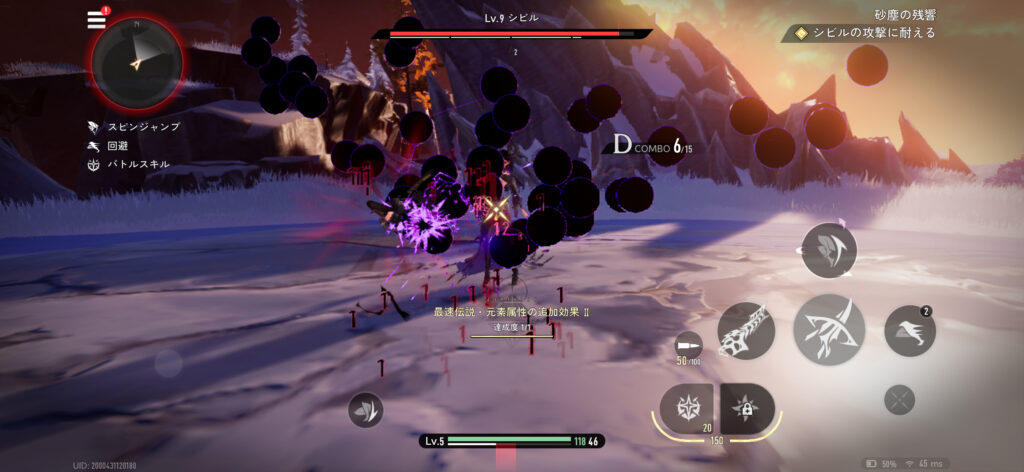The width and height of the screenshot is (1024, 472).
Task: Open the hamburger menu with red alert
Action: (97, 19)
